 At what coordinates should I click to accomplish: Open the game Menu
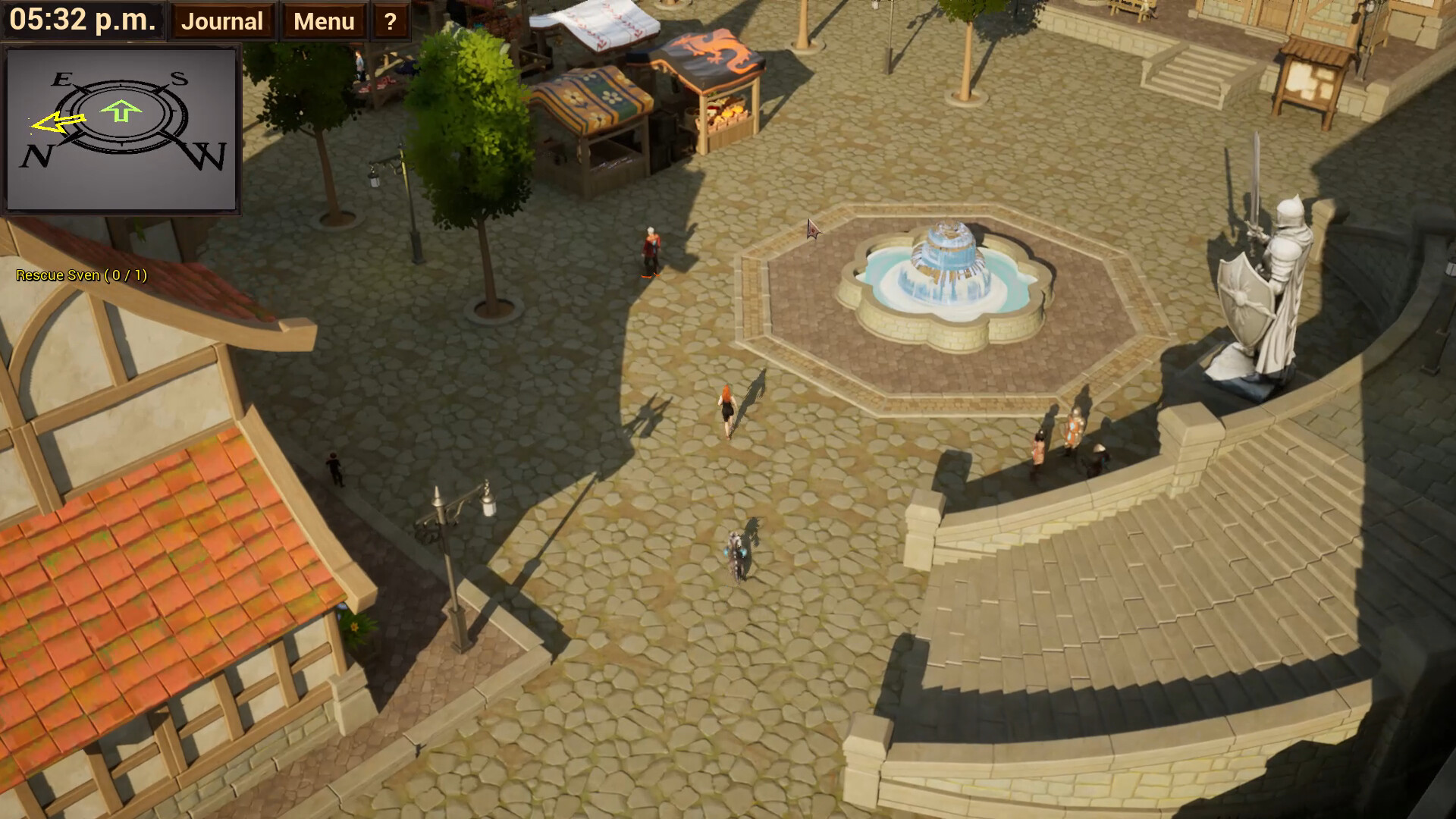[x=324, y=20]
